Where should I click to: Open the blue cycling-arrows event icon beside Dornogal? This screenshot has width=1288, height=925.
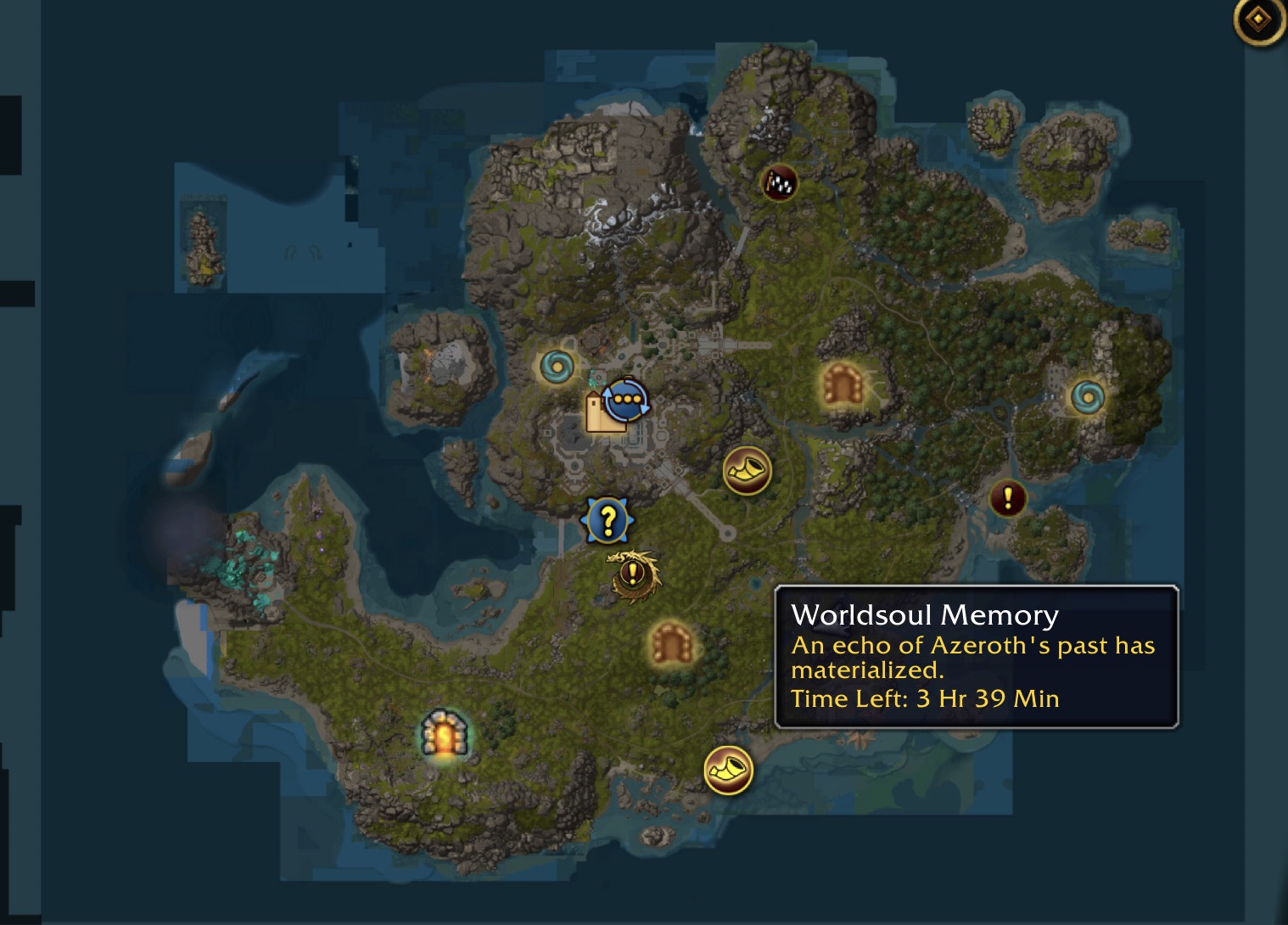(x=628, y=399)
